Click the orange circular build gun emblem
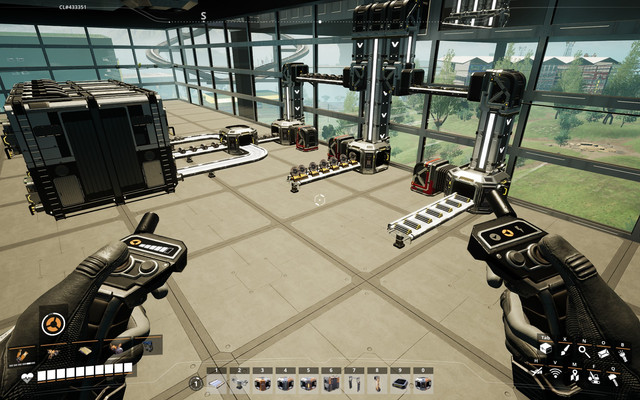Viewport: 640px width, 400px height. [54, 322]
